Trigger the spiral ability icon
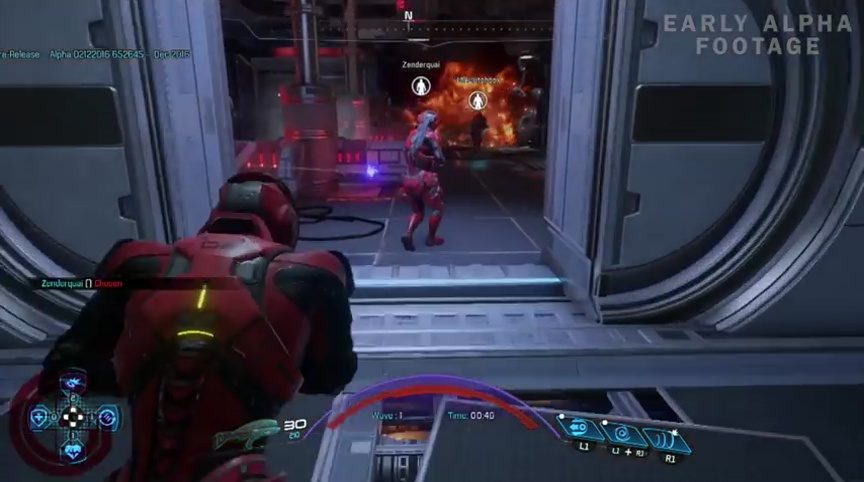The height and width of the screenshot is (482, 864). point(620,434)
